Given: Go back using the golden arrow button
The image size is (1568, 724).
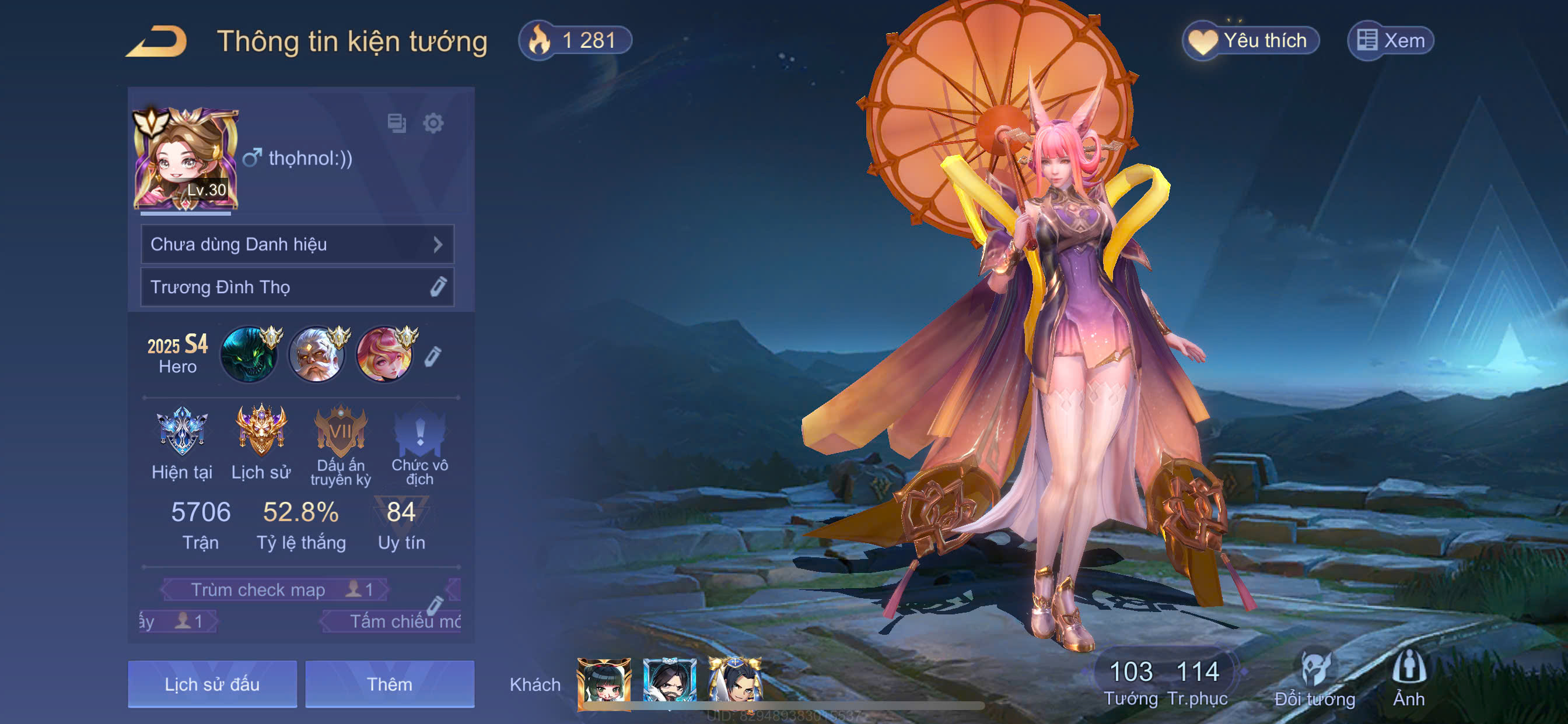Looking at the screenshot, I should point(157,41).
